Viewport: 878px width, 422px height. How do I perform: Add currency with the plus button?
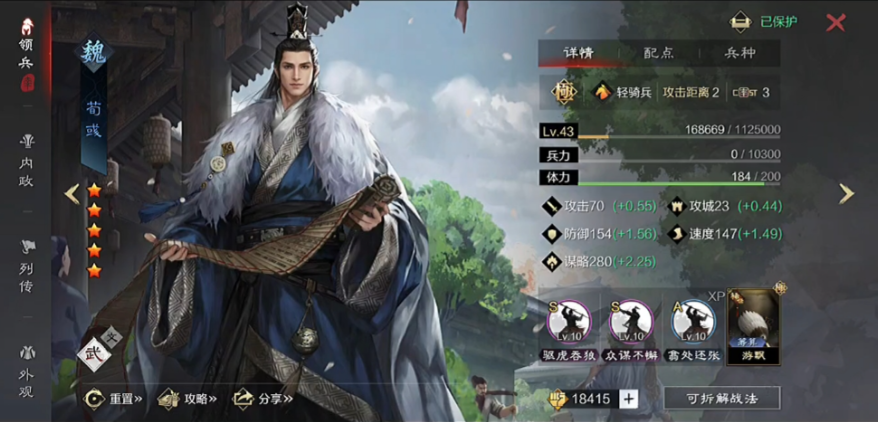pyautogui.click(x=628, y=398)
